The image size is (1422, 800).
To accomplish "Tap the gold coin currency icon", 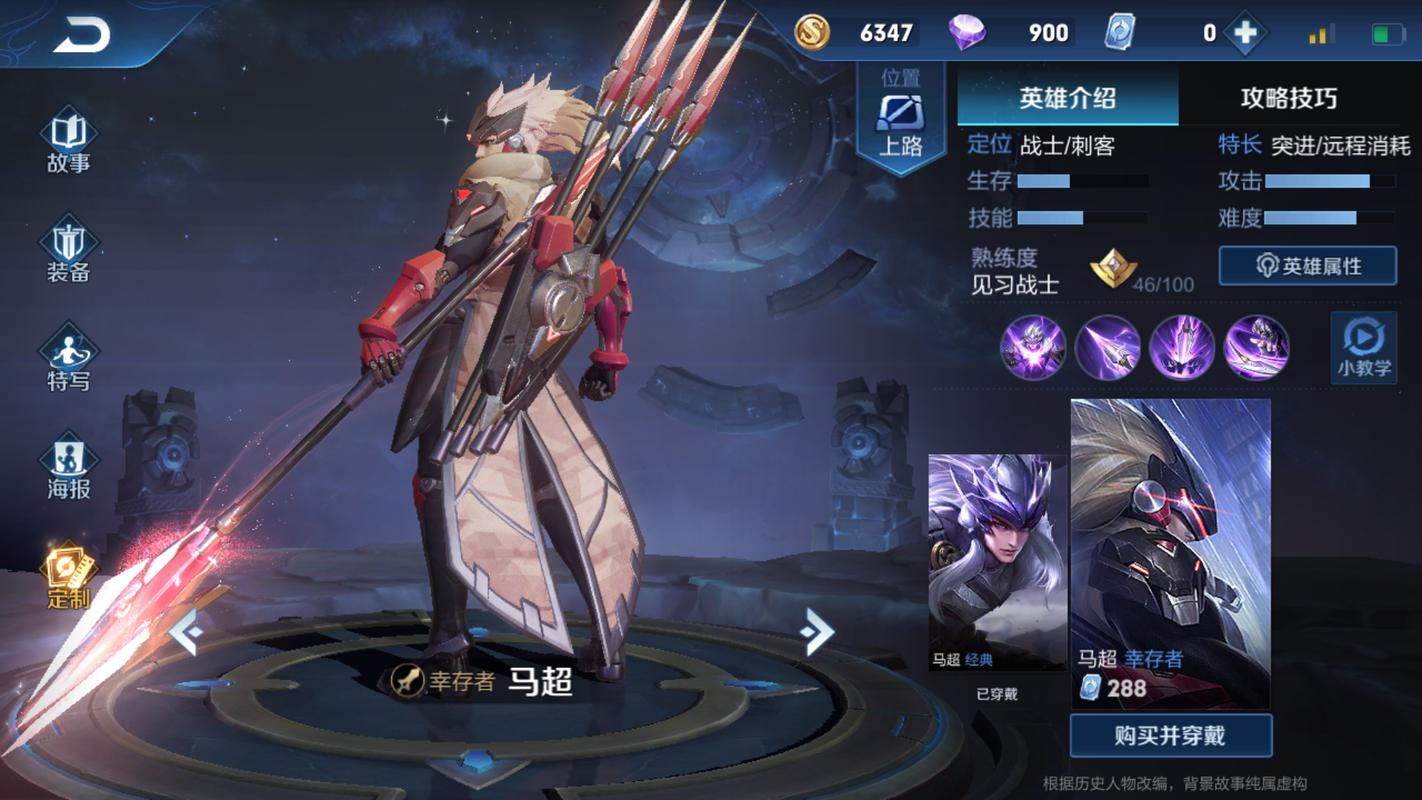I will 812,33.
